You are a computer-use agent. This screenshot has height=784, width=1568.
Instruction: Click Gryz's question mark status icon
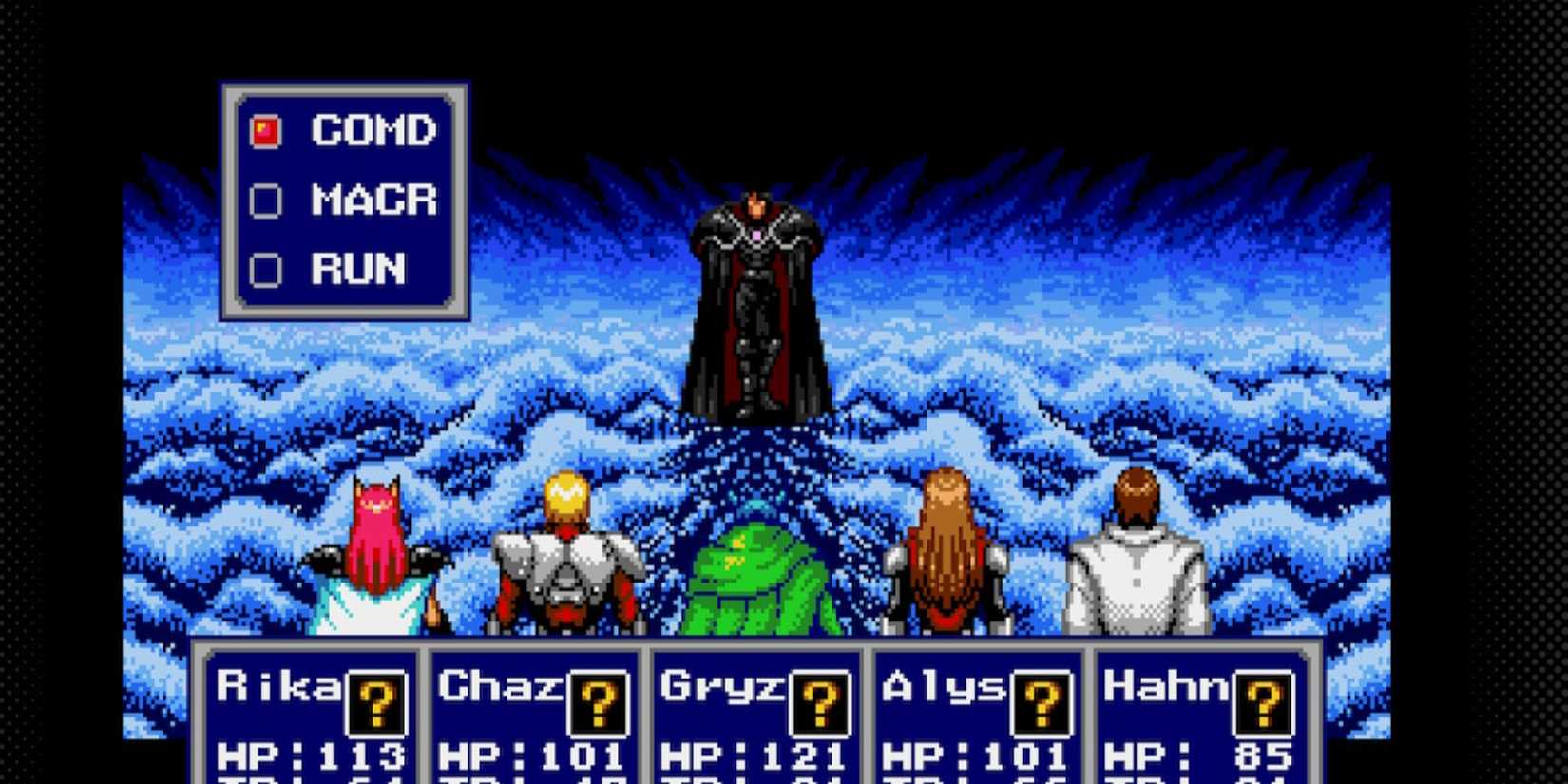tap(819, 704)
